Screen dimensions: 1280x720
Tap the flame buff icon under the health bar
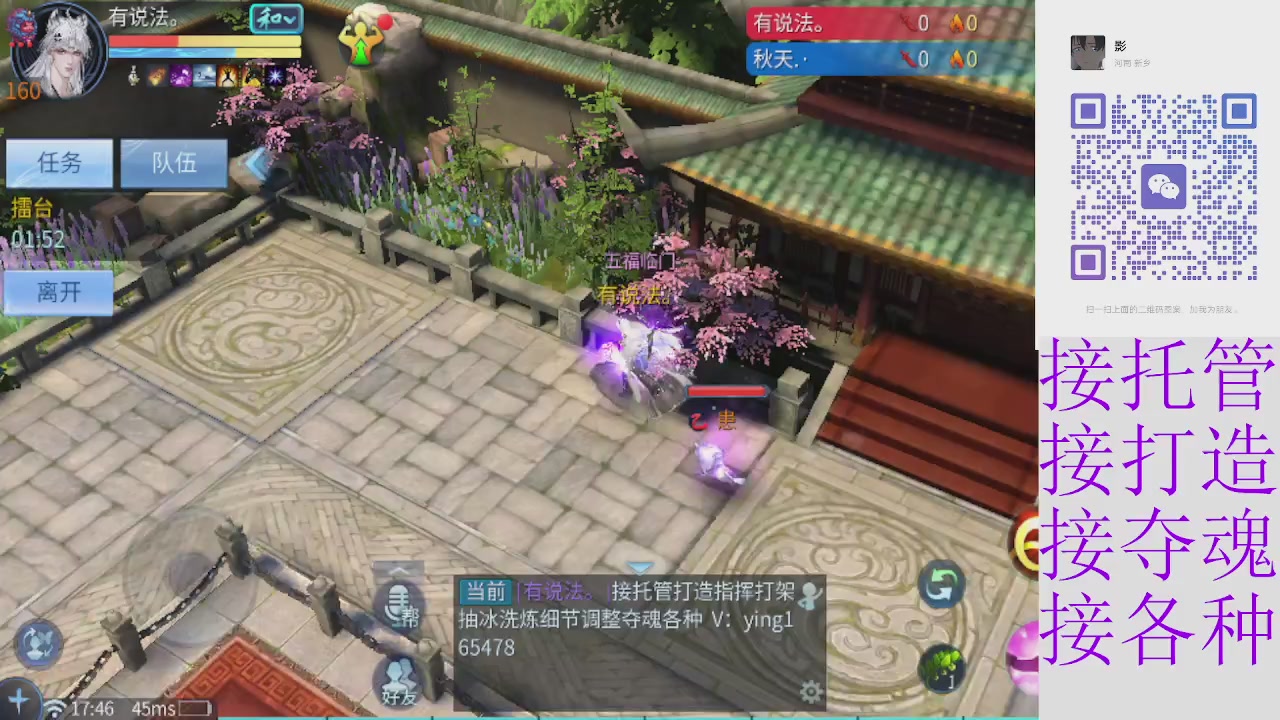click(x=155, y=75)
